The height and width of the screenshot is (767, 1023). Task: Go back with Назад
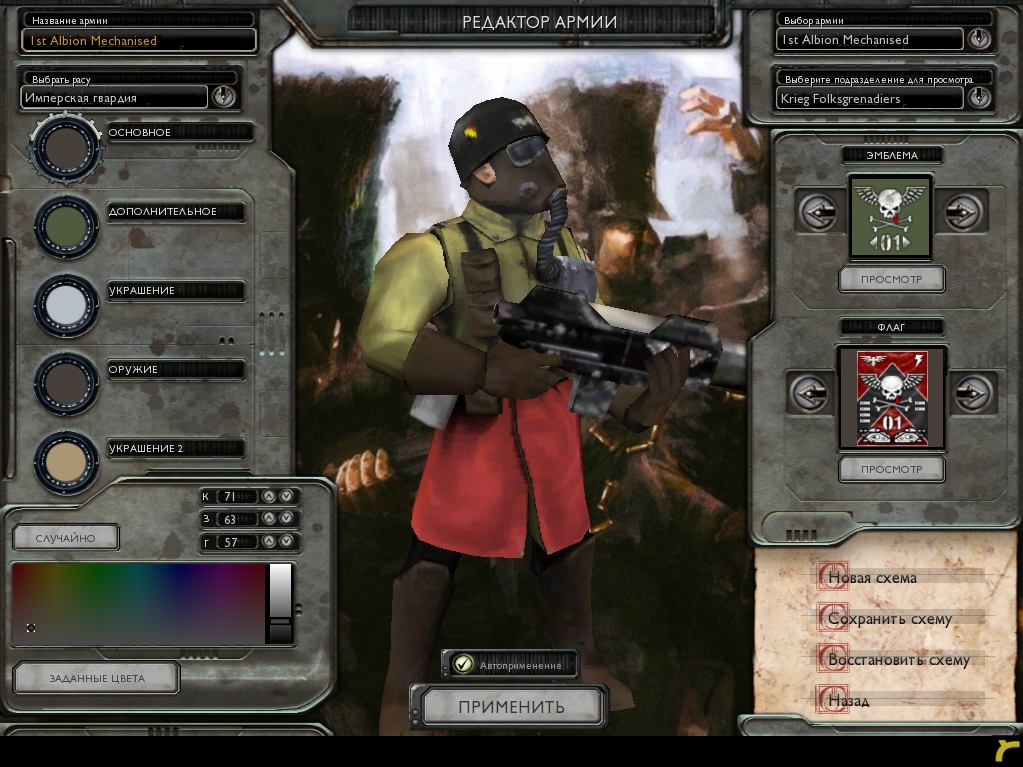click(x=848, y=701)
